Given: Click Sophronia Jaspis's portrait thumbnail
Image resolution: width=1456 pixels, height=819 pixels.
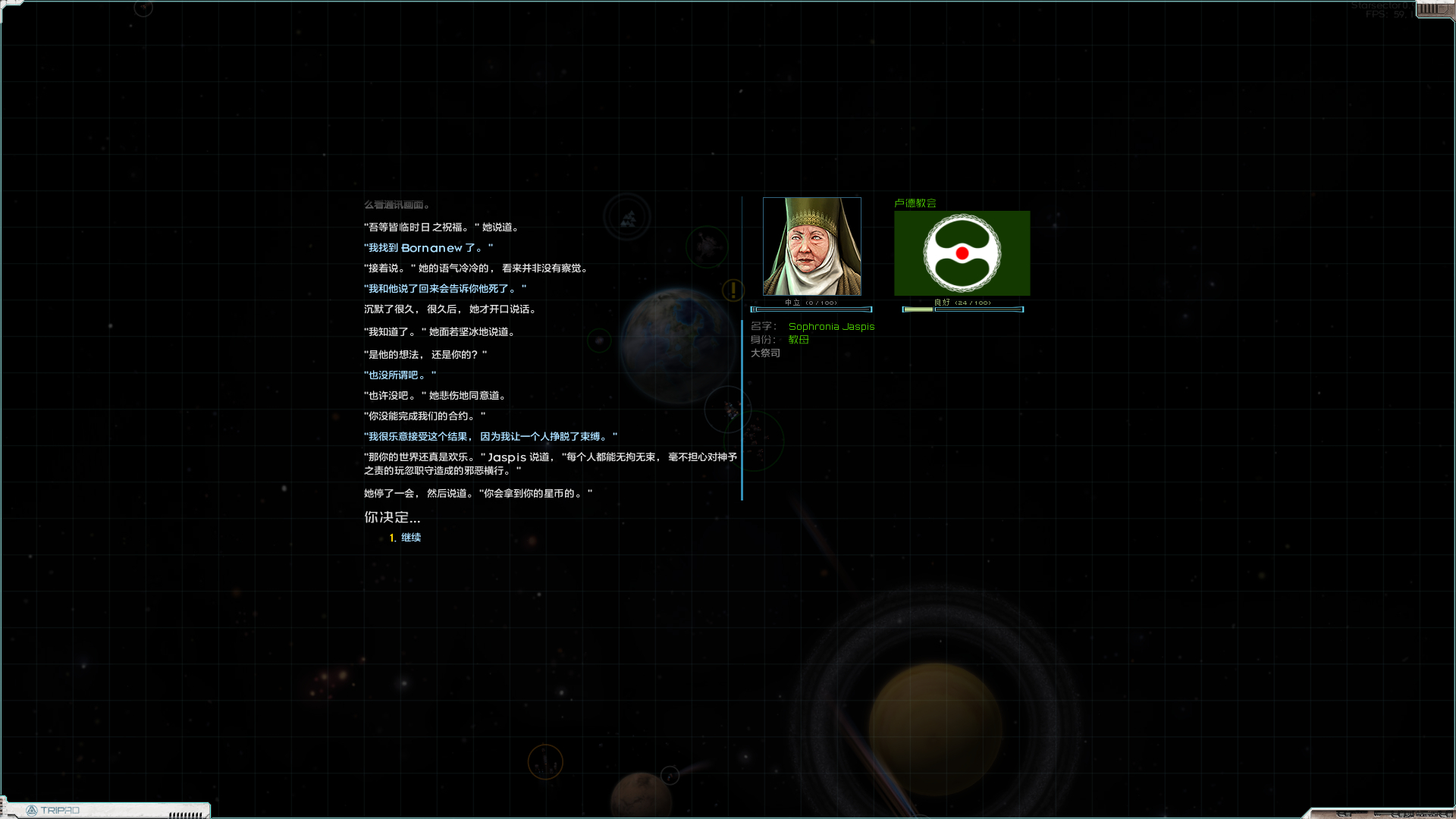Looking at the screenshot, I should pos(811,245).
